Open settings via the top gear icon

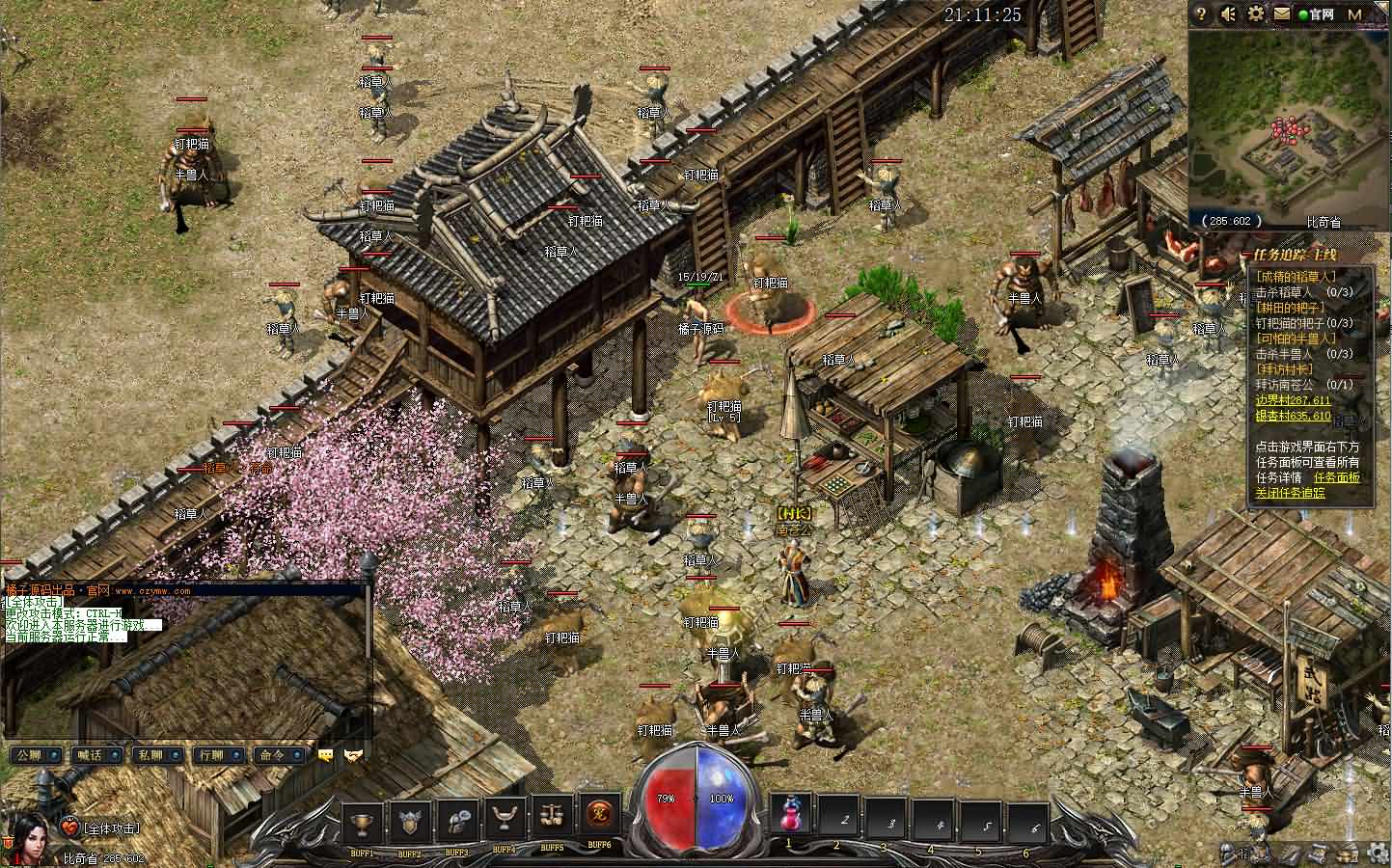(x=1255, y=14)
